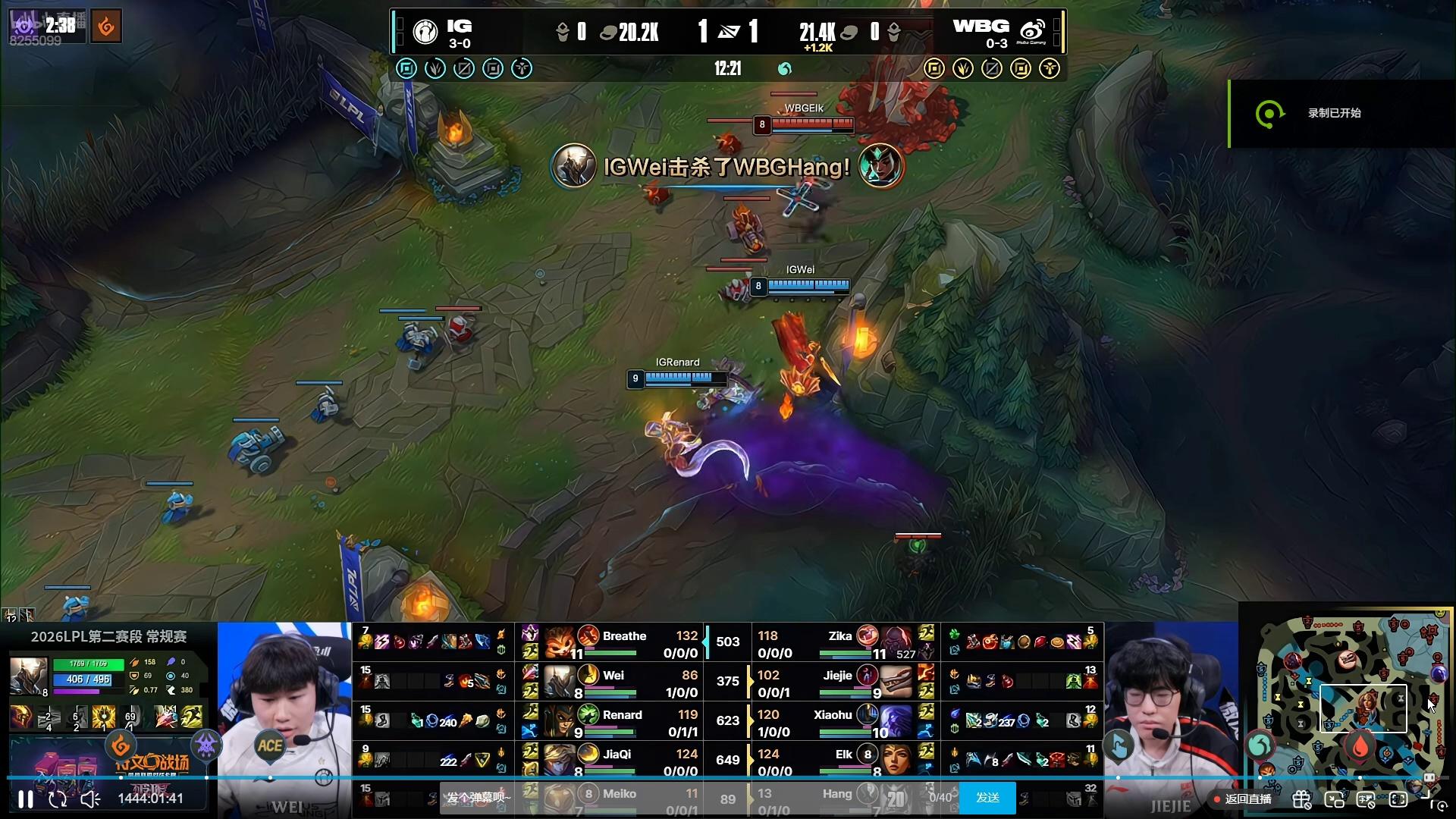Select Jiejie's scoreboard champion portrait
1456x819 pixels.
tap(896, 682)
